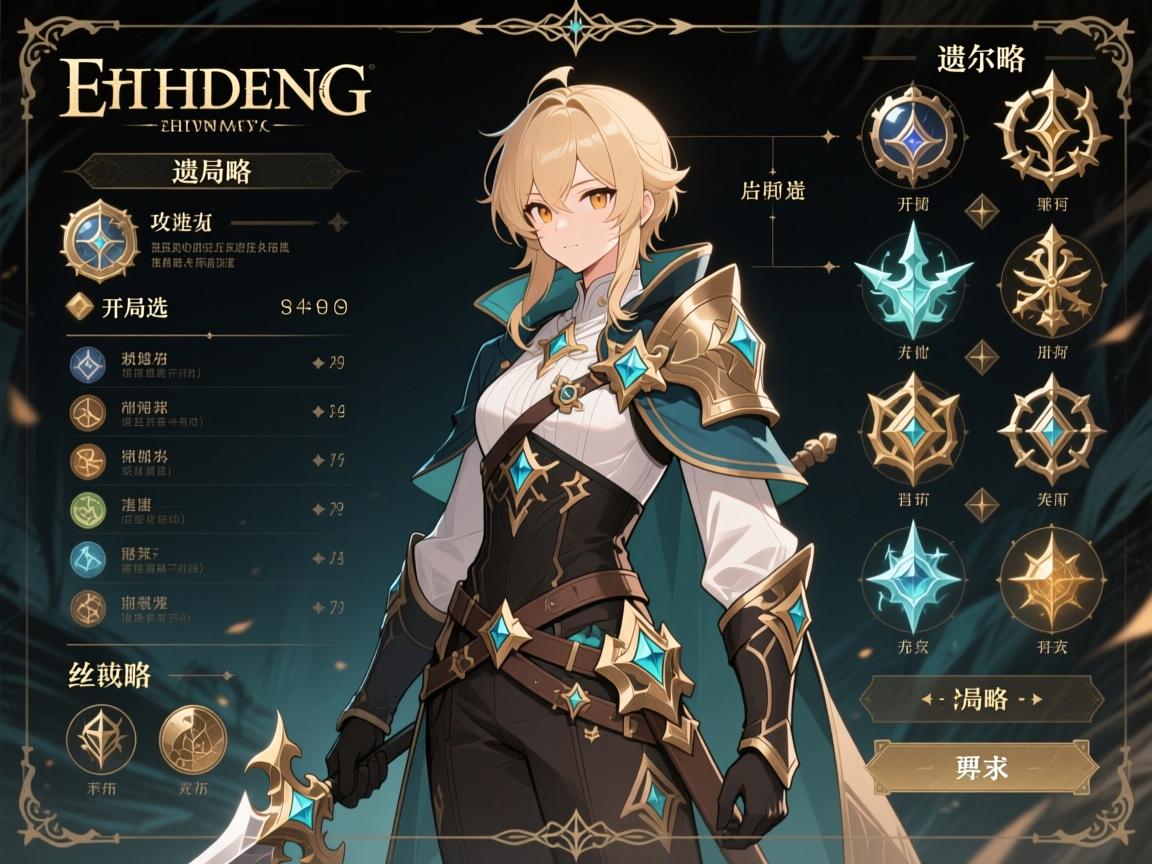Confirm with the gold button at bottom right
This screenshot has width=1152, height=864.
coord(981,768)
